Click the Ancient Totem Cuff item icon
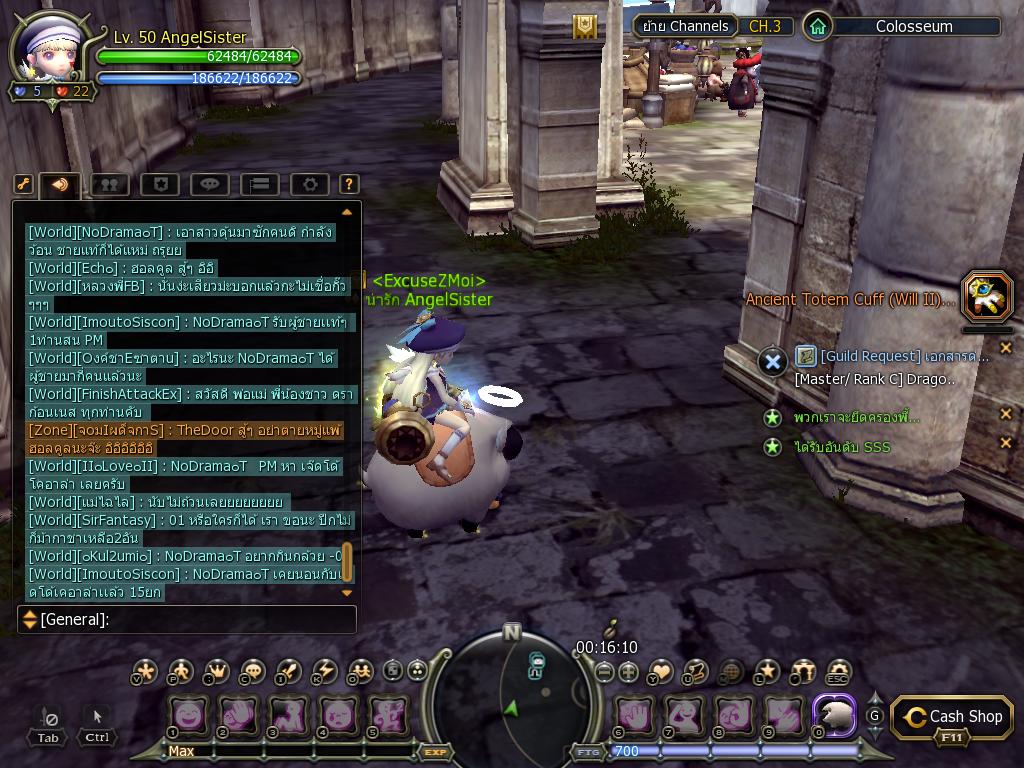1024x768 pixels. tap(987, 296)
